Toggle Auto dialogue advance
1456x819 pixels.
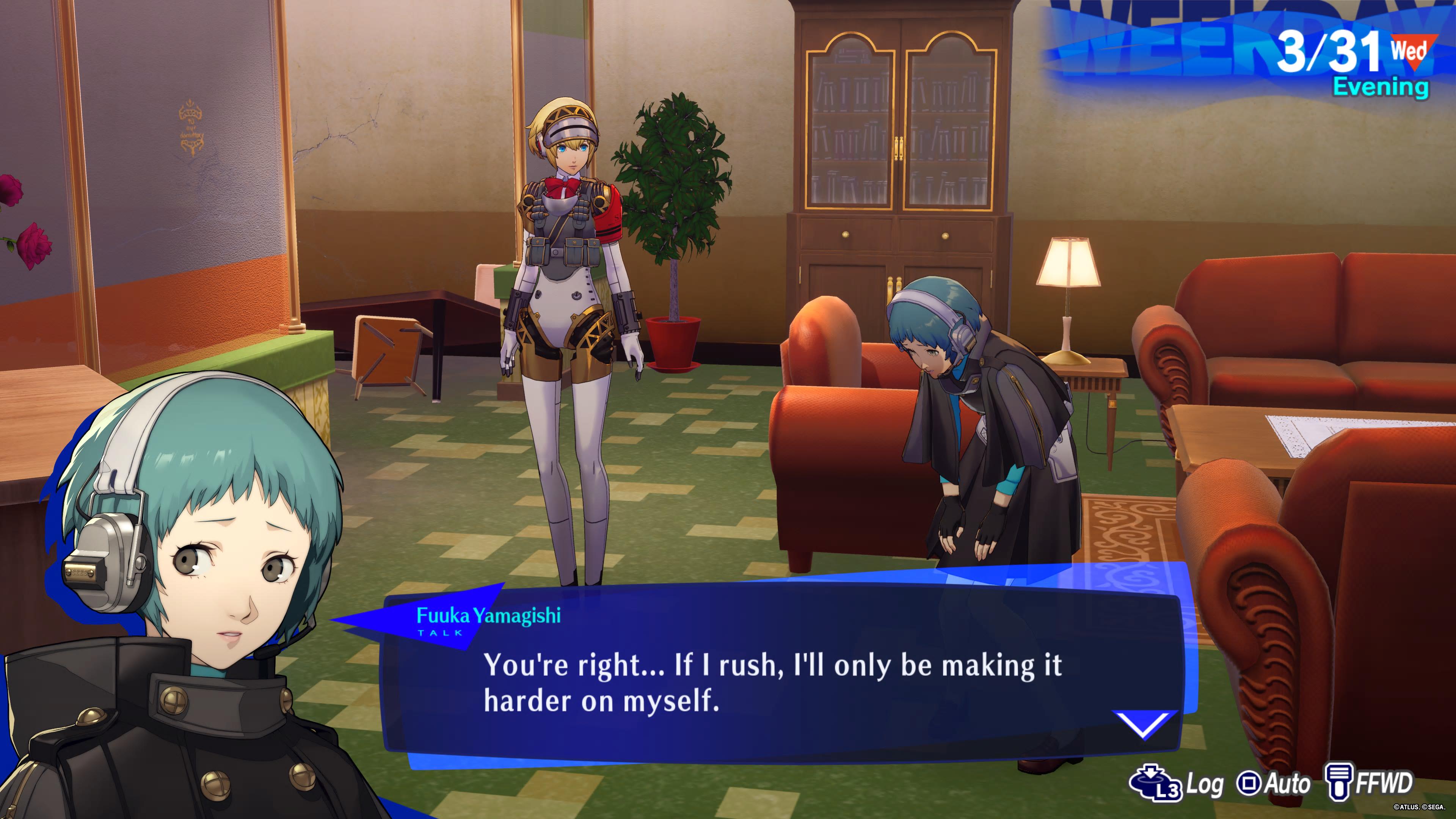pyautogui.click(x=1274, y=783)
